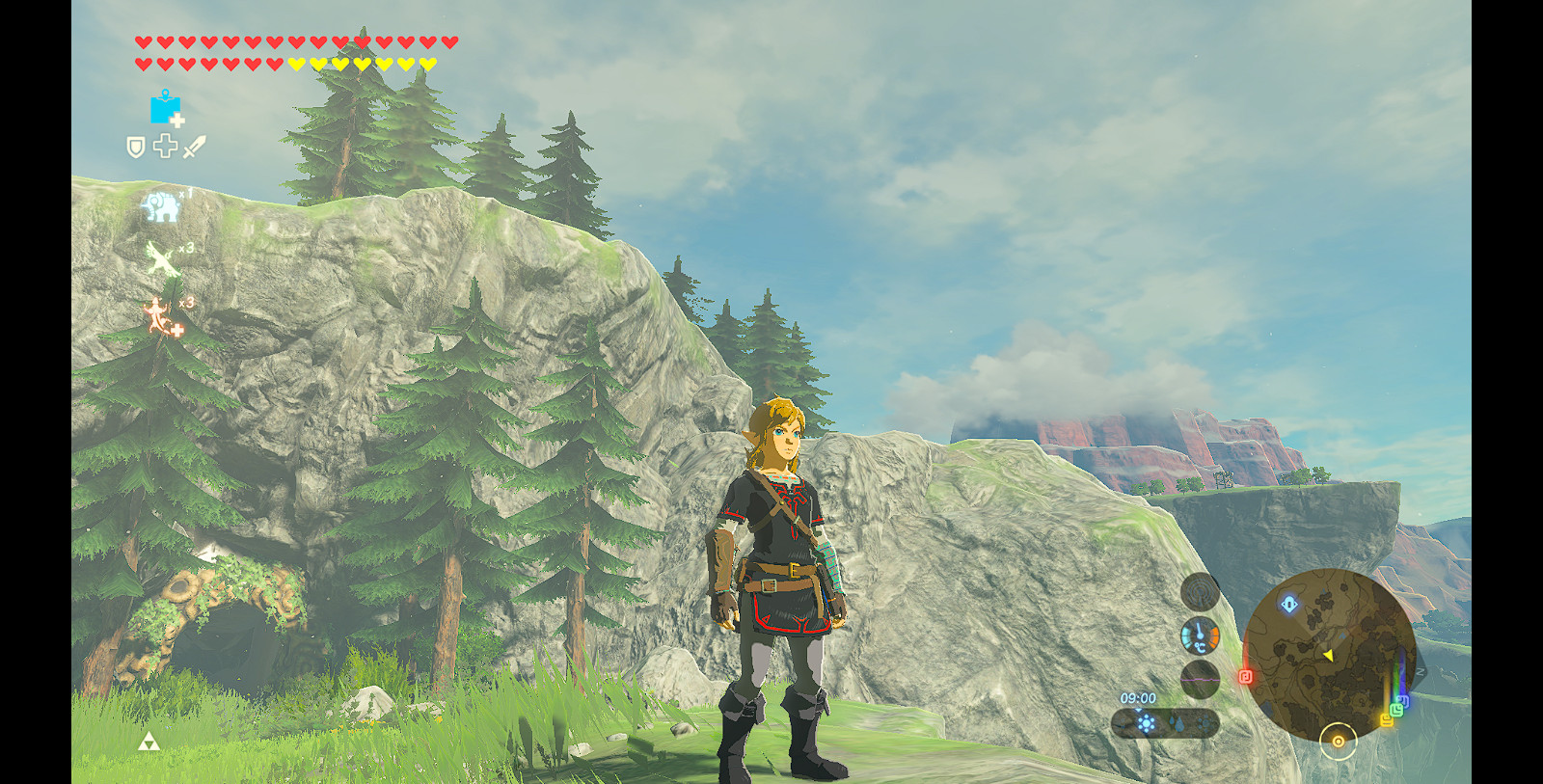Open the Sheikah Sensor antenna icon
The height and width of the screenshot is (784, 1543).
point(1200,593)
